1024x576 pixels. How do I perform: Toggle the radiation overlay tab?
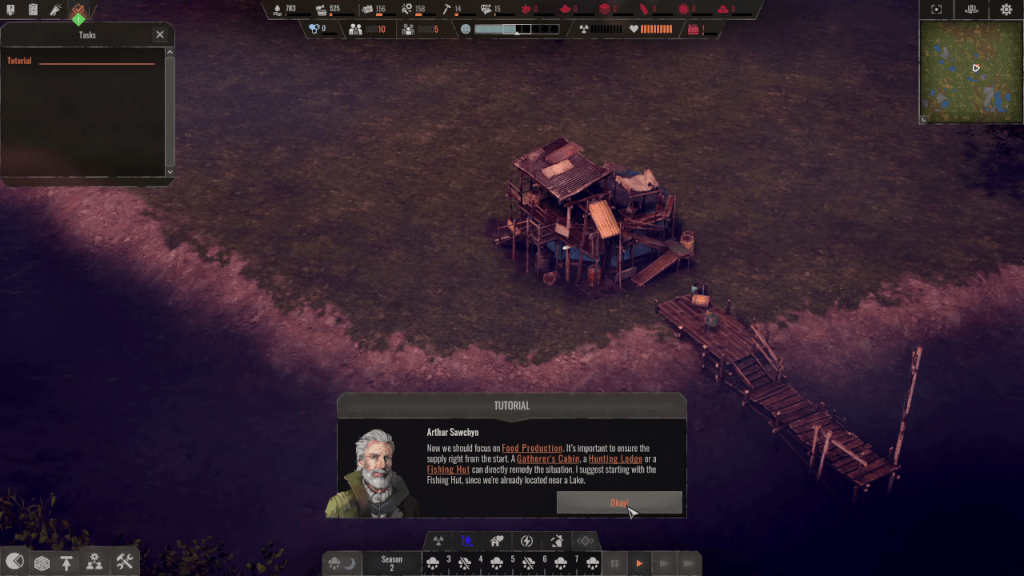pos(438,541)
